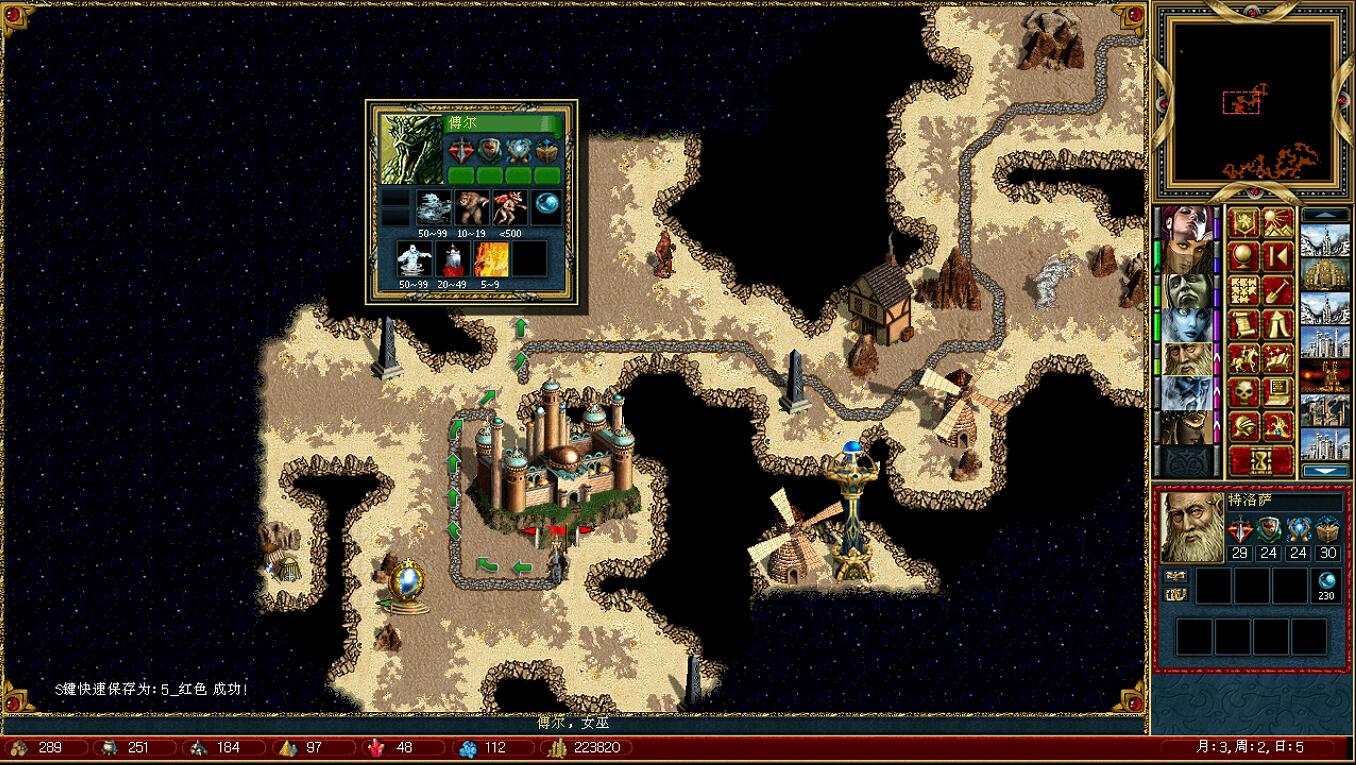The width and height of the screenshot is (1356, 765).
Task: Open adventure options with the skull button
Action: [1243, 393]
